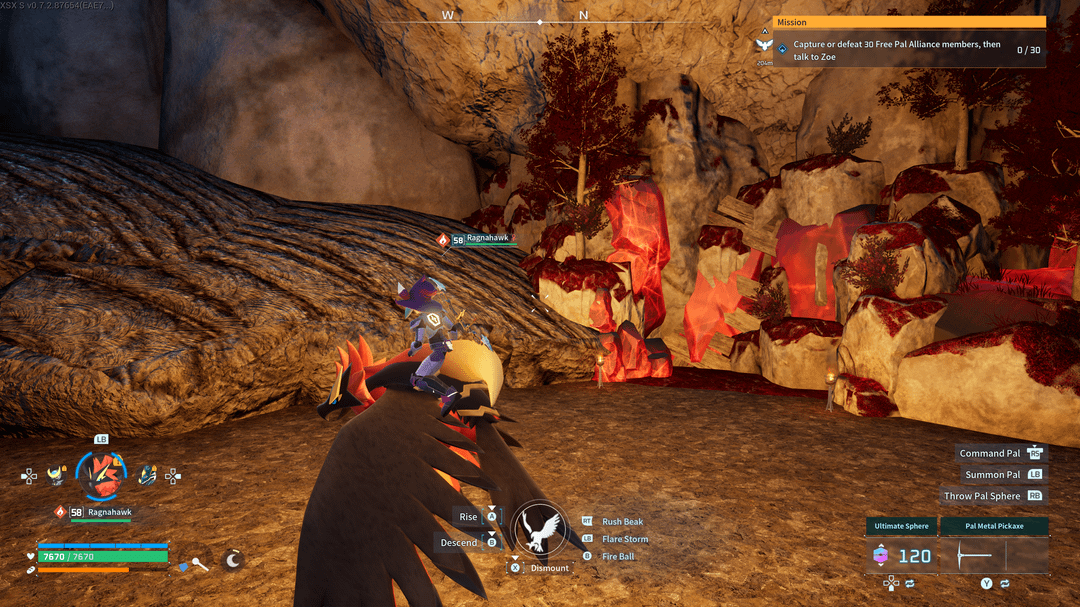This screenshot has width=1080, height=607.
Task: Activate the Rush Beak skill
Action: [622, 522]
